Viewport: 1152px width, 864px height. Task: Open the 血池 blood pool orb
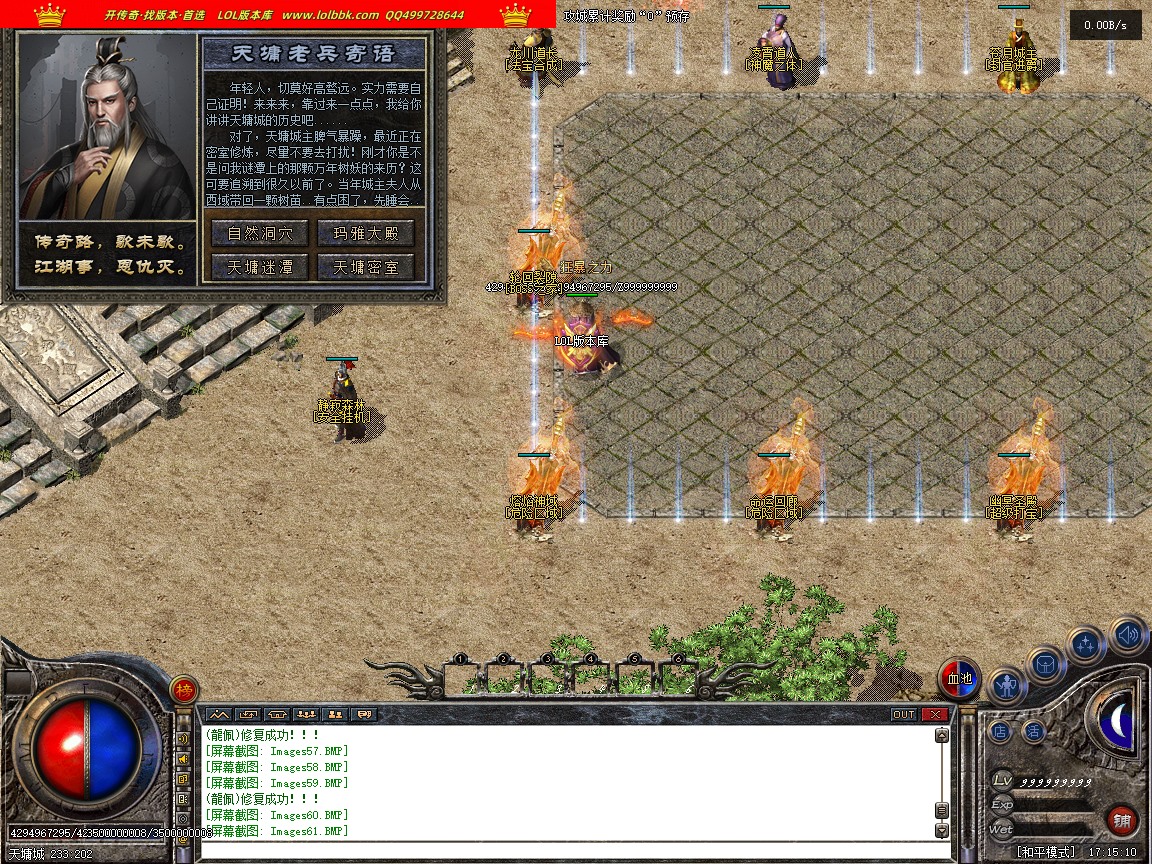(959, 679)
